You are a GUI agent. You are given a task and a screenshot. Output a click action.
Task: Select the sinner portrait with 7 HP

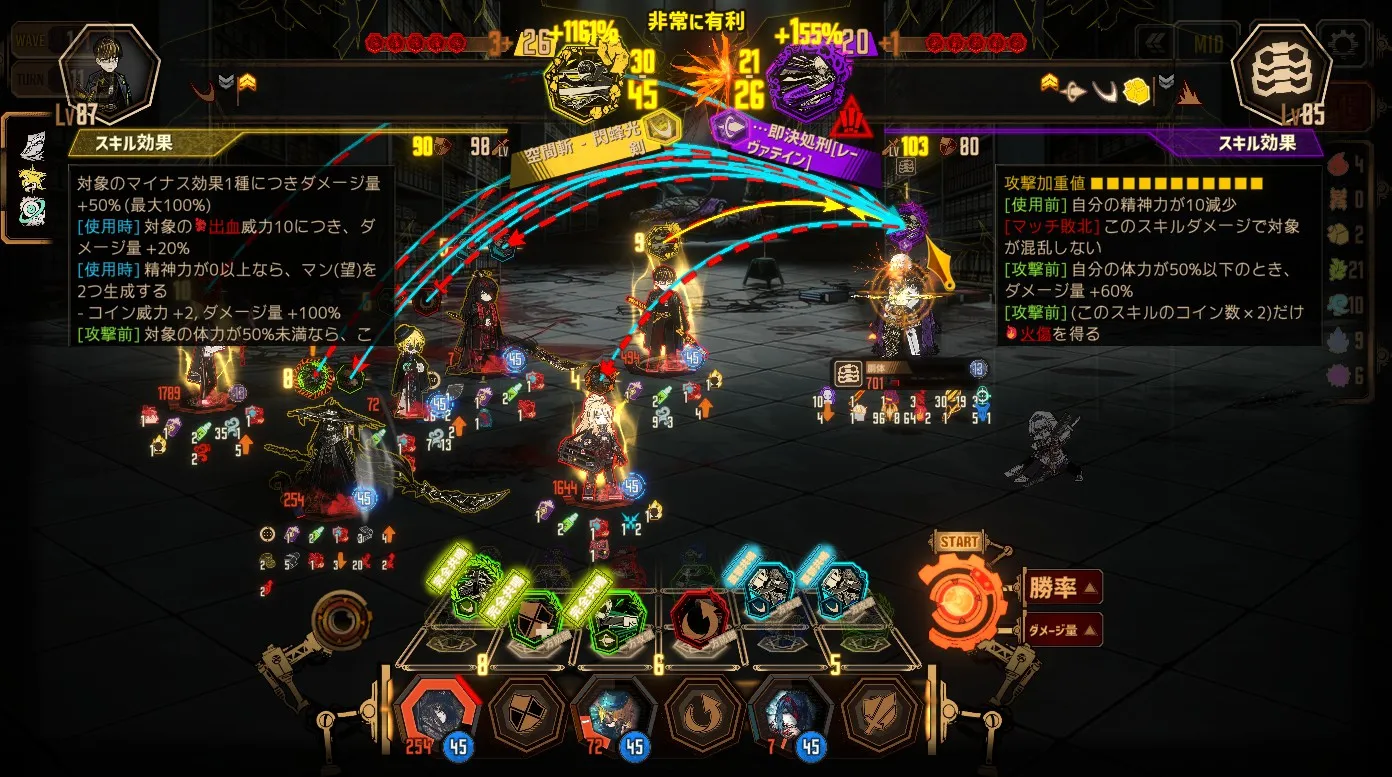tap(790, 712)
